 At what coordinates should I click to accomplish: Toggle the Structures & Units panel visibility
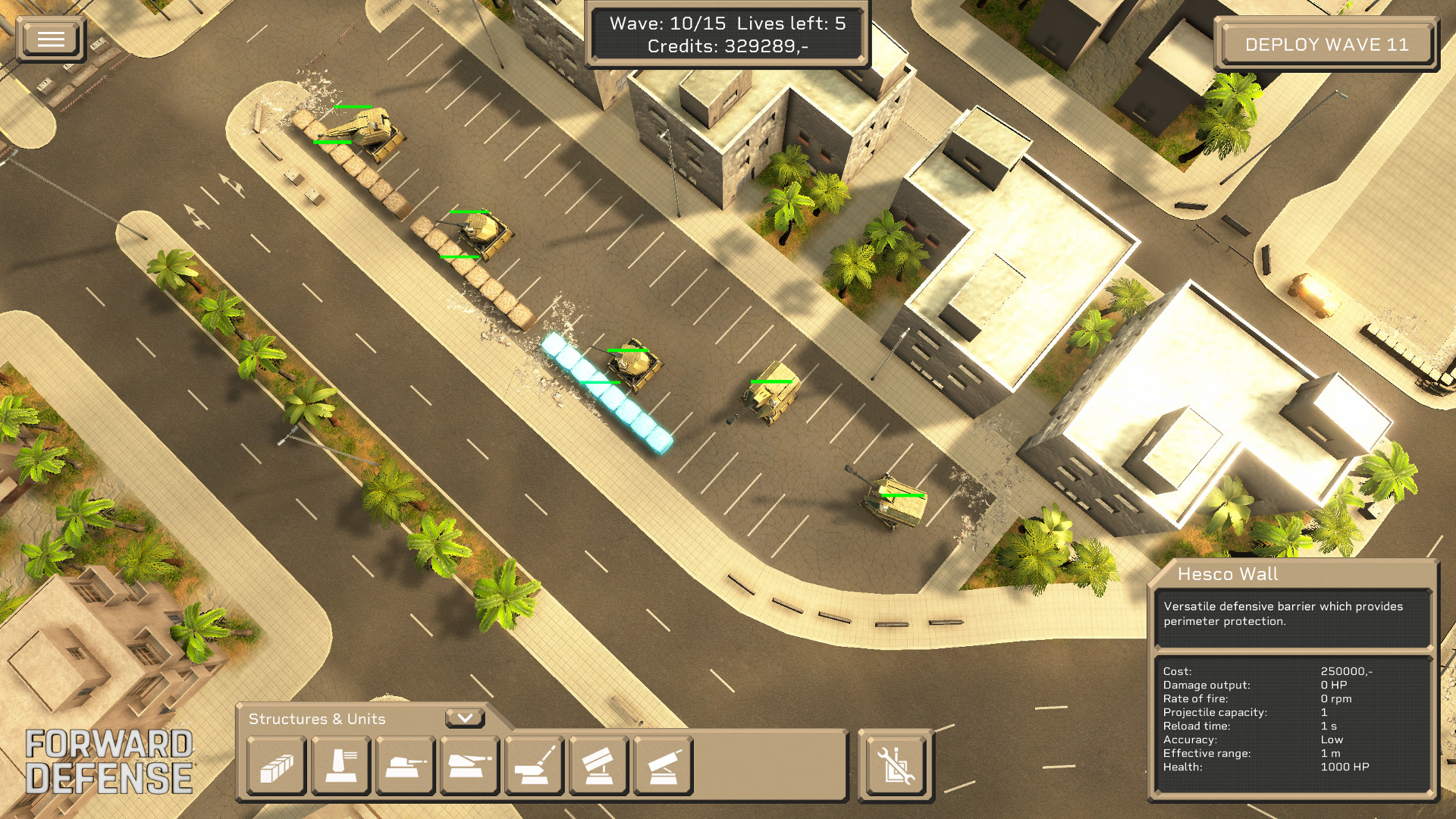pos(318,719)
